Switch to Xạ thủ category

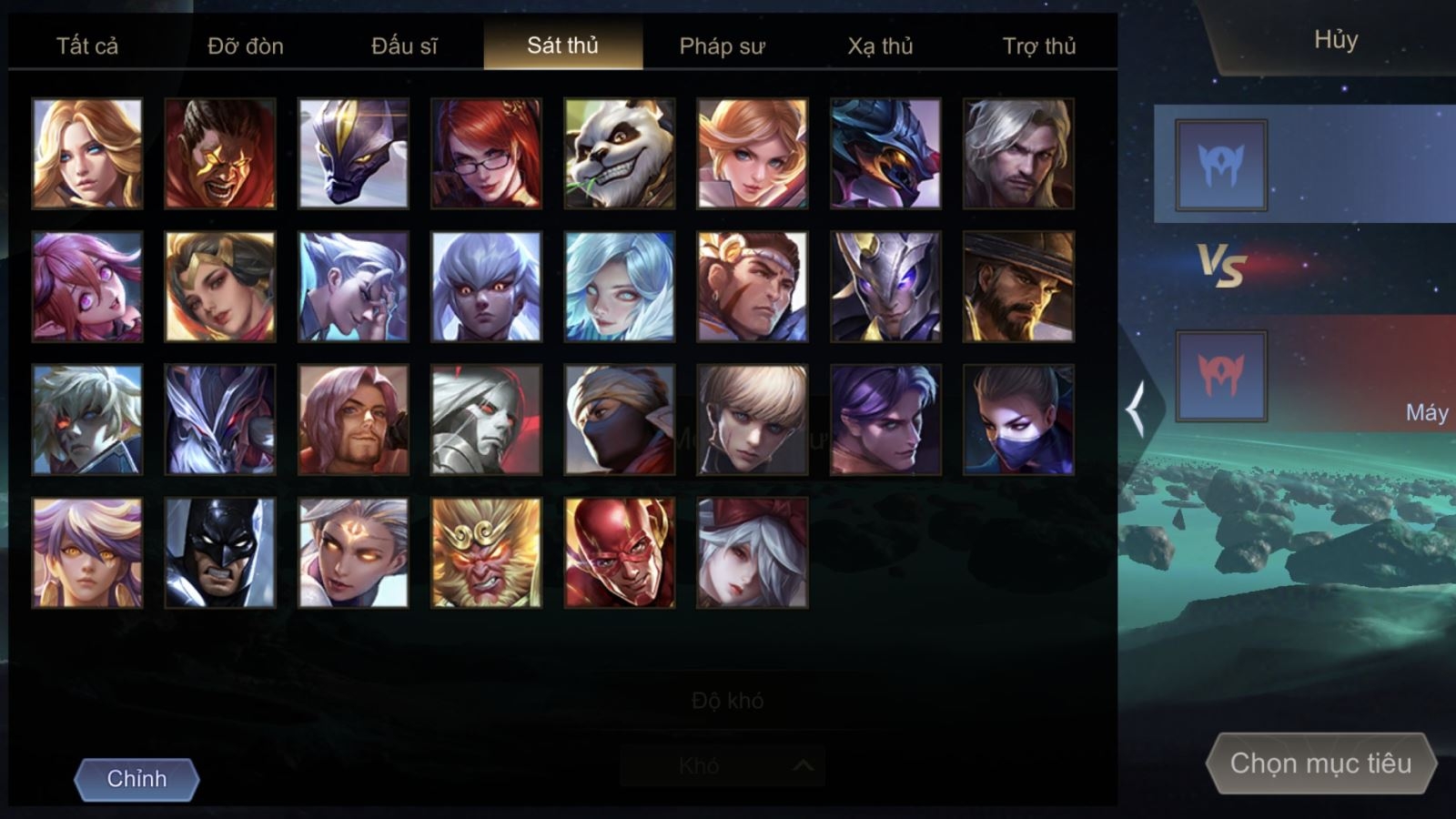point(880,45)
